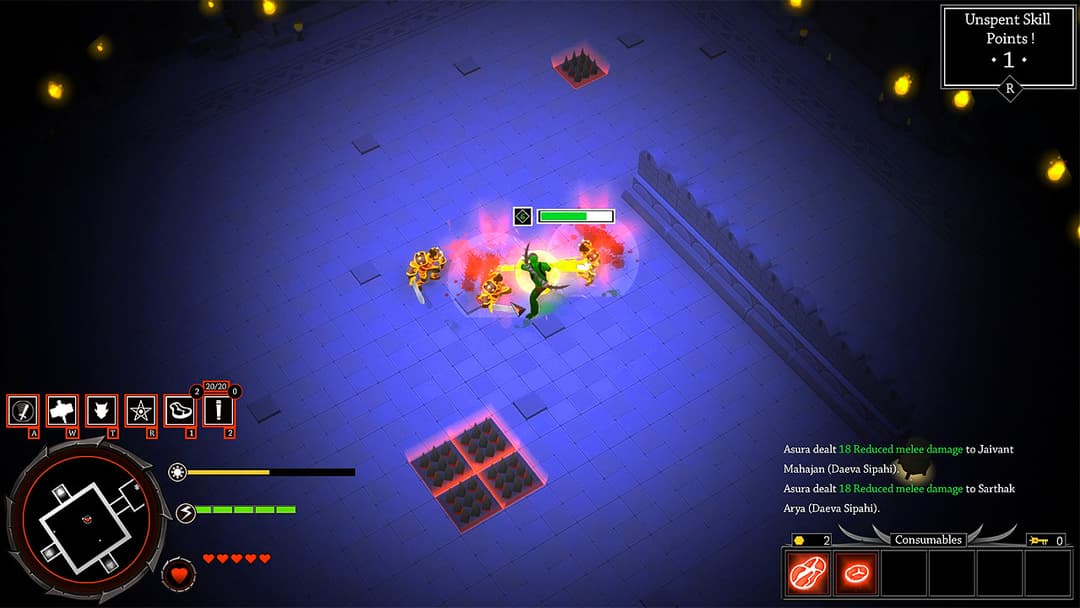
Task: Activate the pentagram star ability
Action: click(x=141, y=410)
